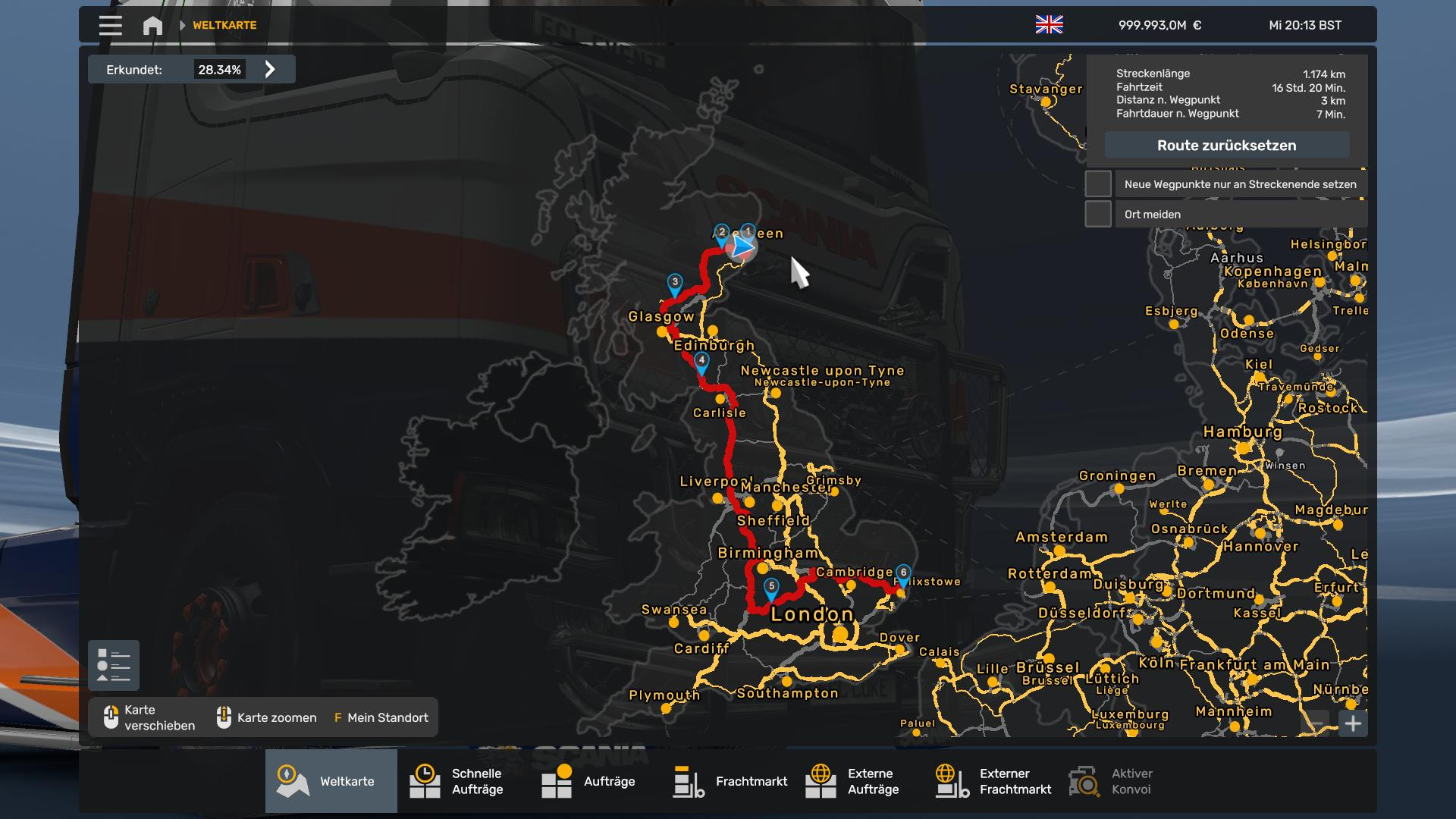The image size is (1456, 819).
Task: Select waypoint marker 6 at Felixstowe
Action: pyautogui.click(x=903, y=574)
